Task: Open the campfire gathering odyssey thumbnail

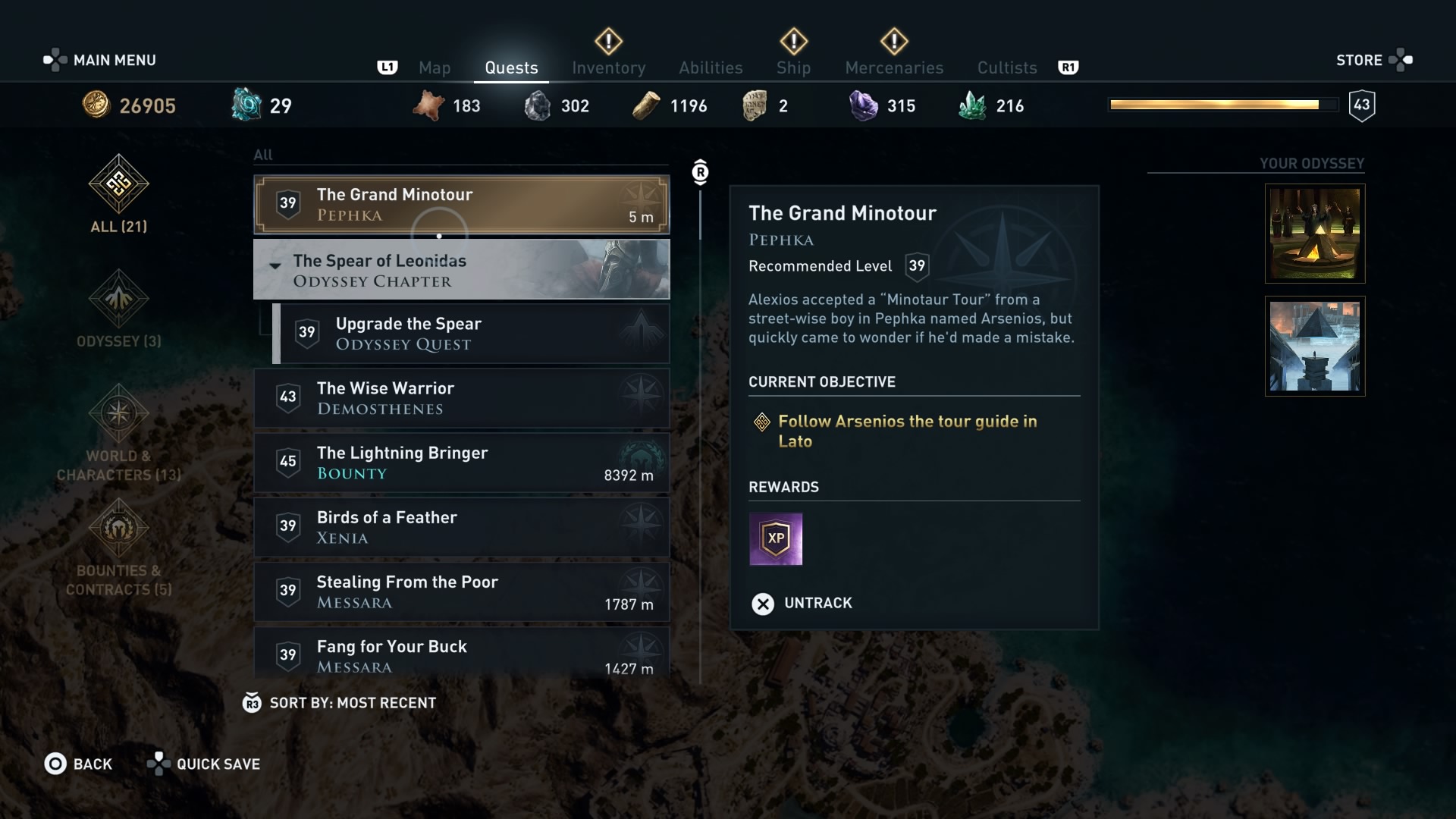Action: pos(1315,234)
